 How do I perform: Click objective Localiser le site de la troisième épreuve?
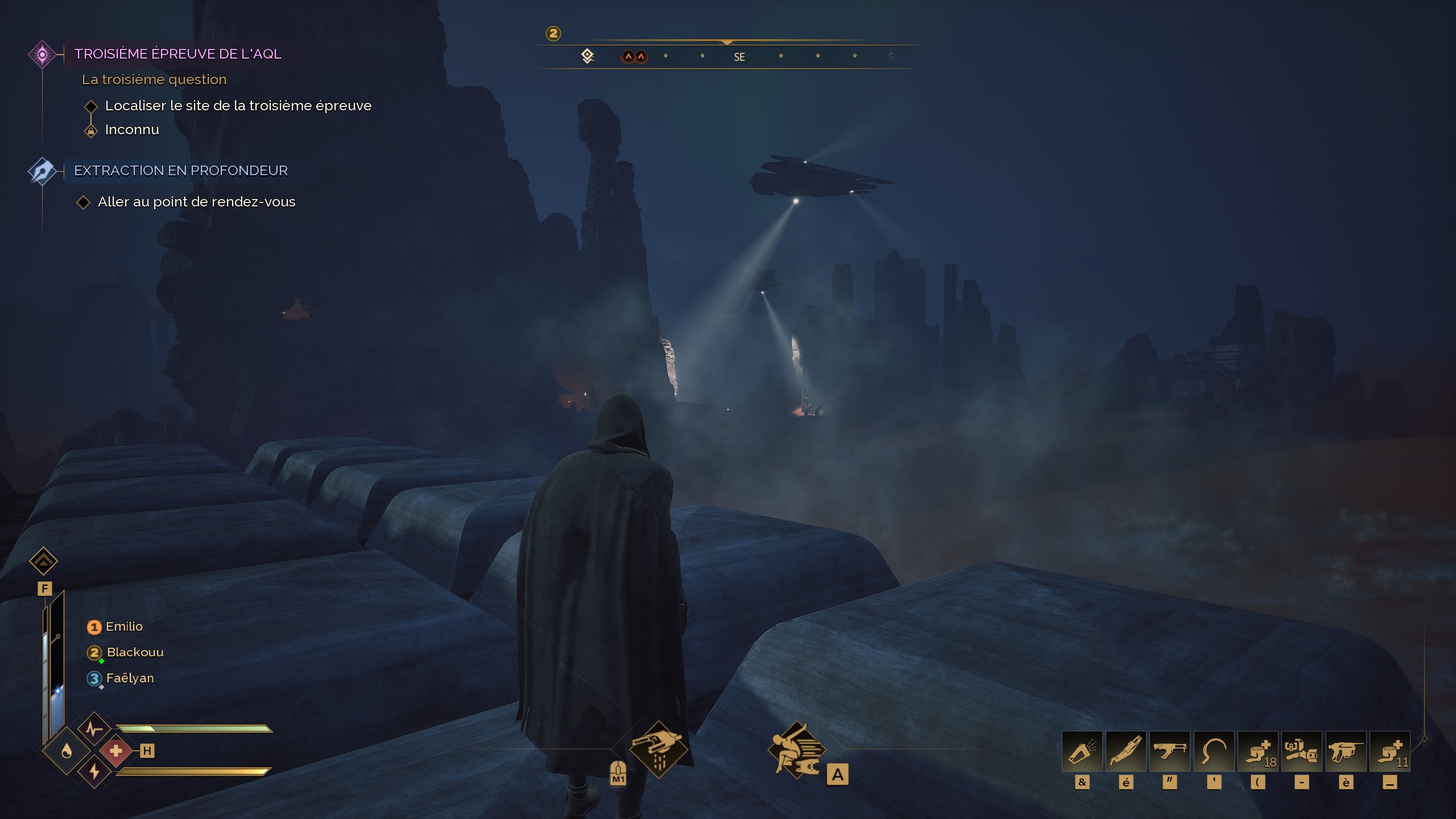(238, 106)
